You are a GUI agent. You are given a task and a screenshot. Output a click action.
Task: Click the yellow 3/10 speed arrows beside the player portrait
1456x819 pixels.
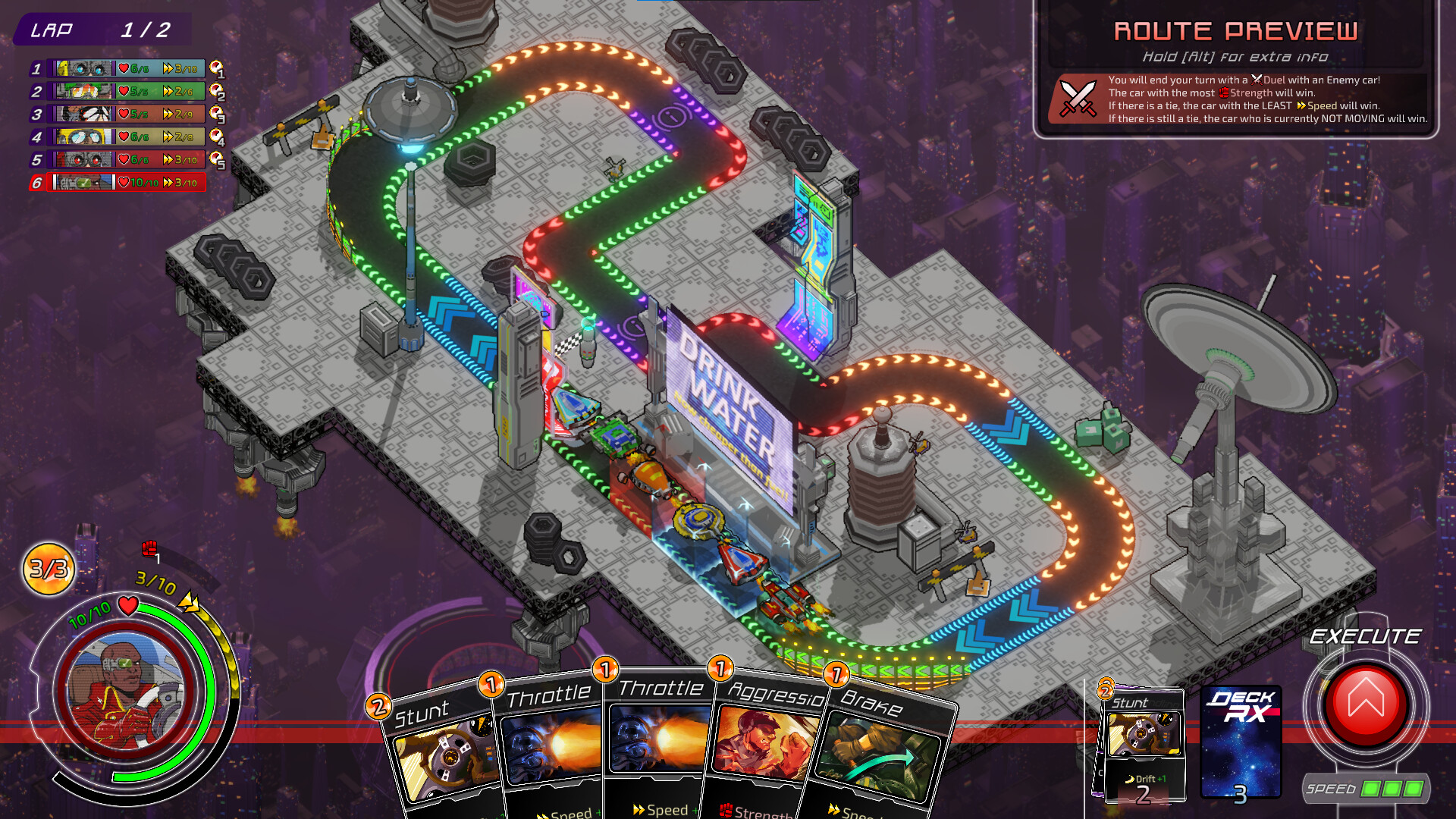188,601
